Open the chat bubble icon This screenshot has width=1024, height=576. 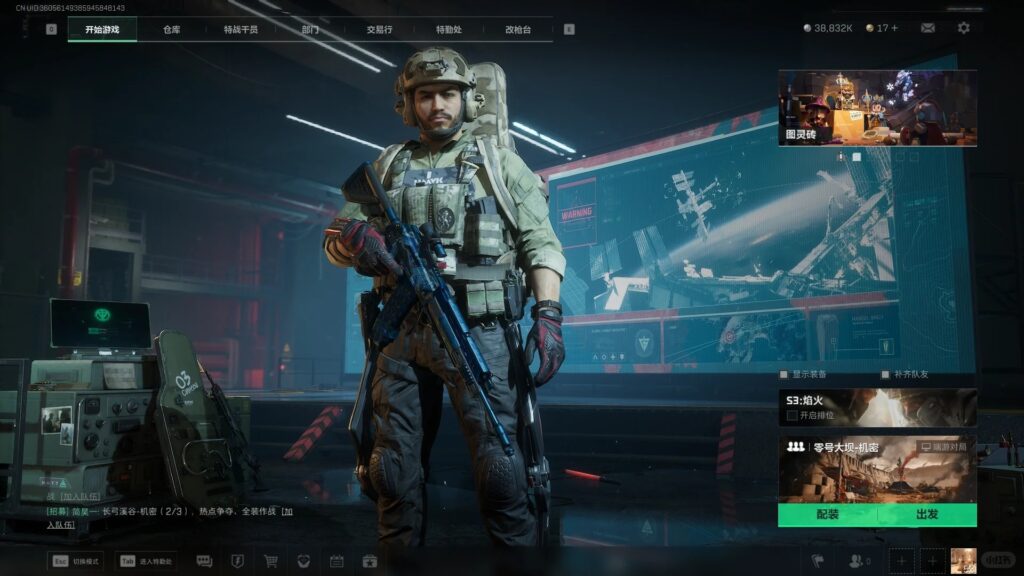tap(204, 561)
